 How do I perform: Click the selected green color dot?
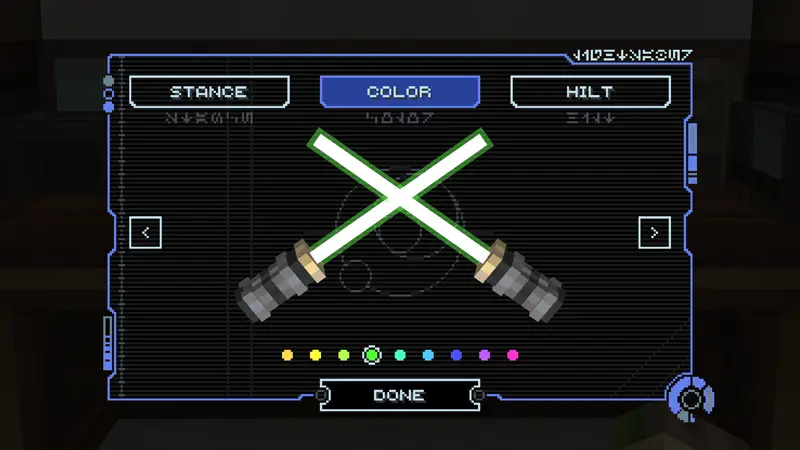(372, 355)
